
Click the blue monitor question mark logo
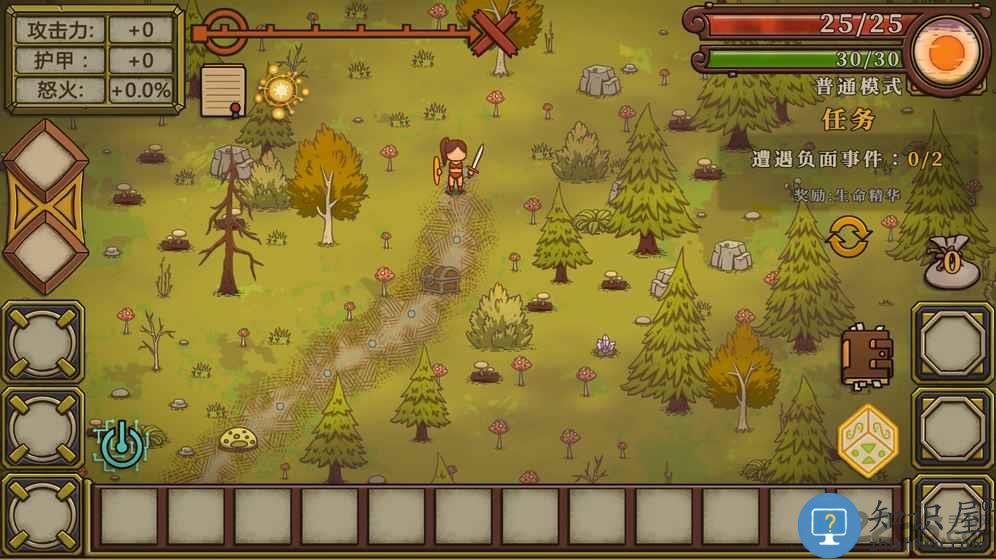(829, 524)
